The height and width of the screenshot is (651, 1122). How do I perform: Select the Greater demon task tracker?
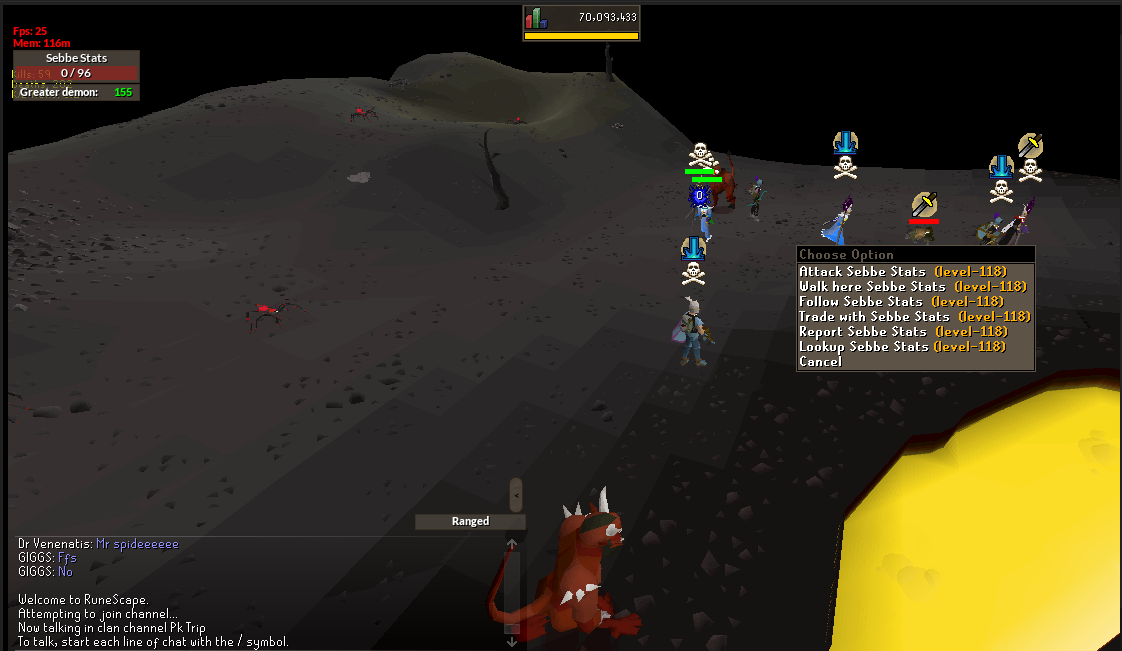76,92
